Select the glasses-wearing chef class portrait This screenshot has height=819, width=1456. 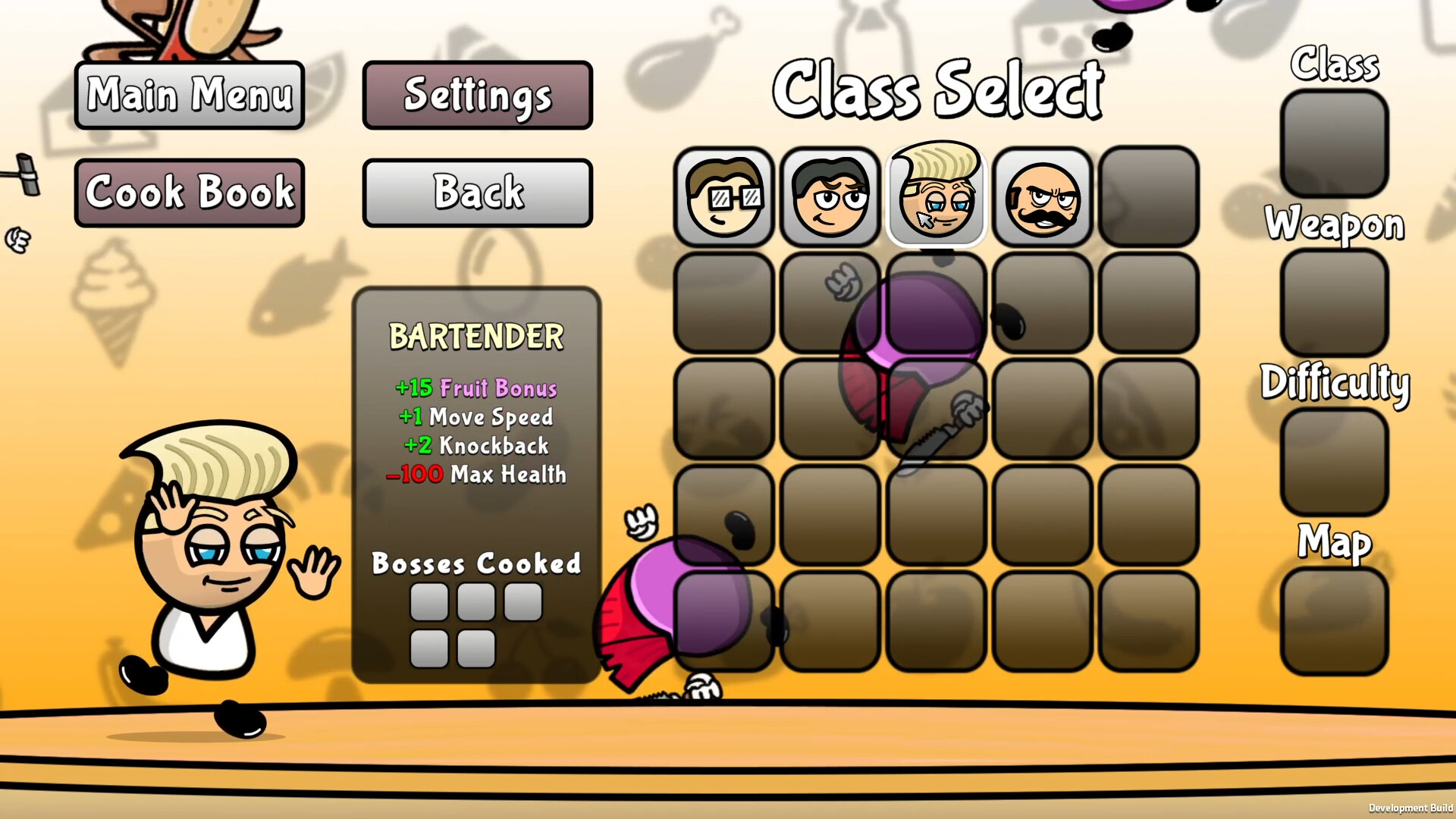tap(724, 199)
